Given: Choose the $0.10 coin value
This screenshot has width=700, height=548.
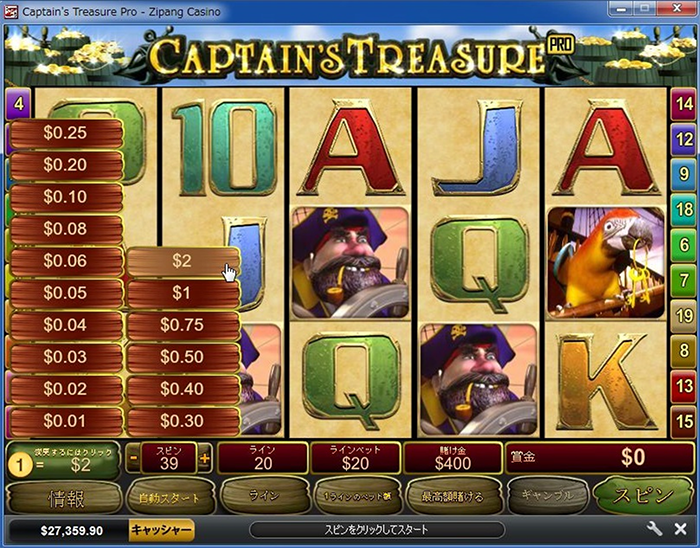Looking at the screenshot, I should point(66,197).
